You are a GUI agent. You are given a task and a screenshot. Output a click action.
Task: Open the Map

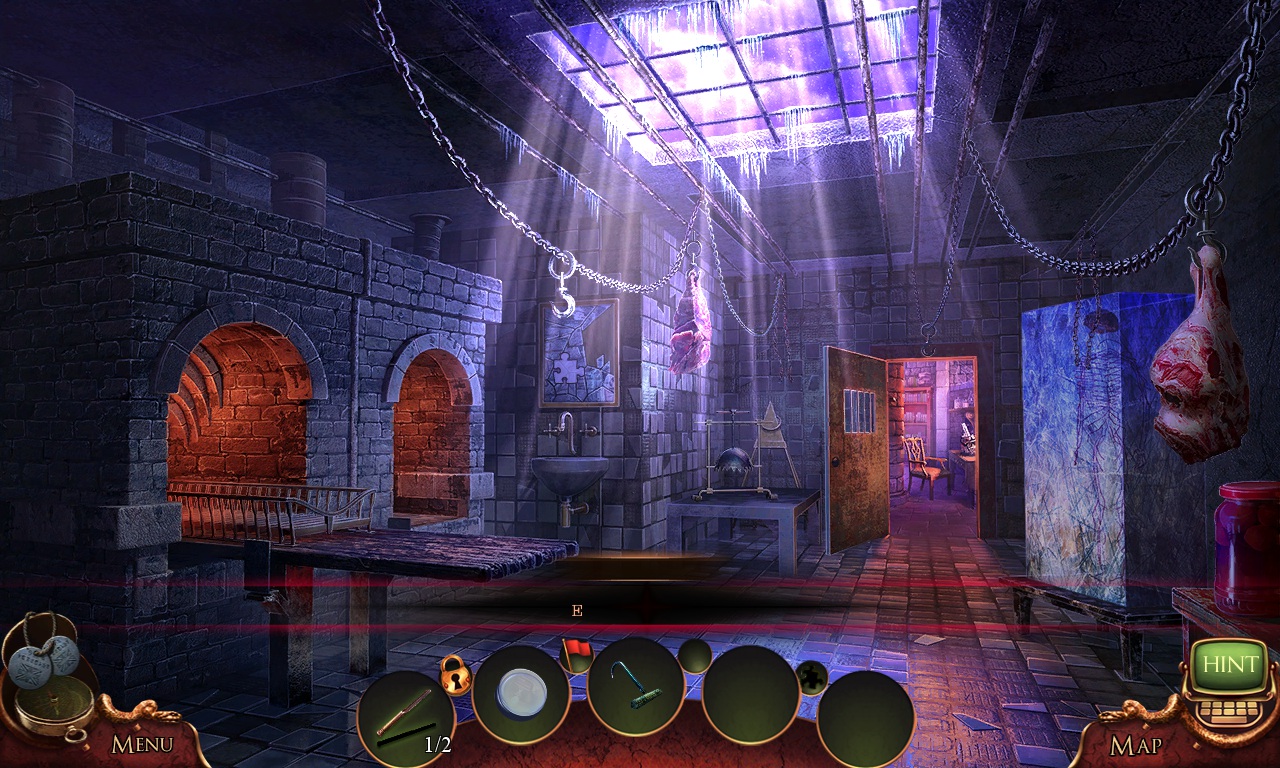(x=1135, y=745)
